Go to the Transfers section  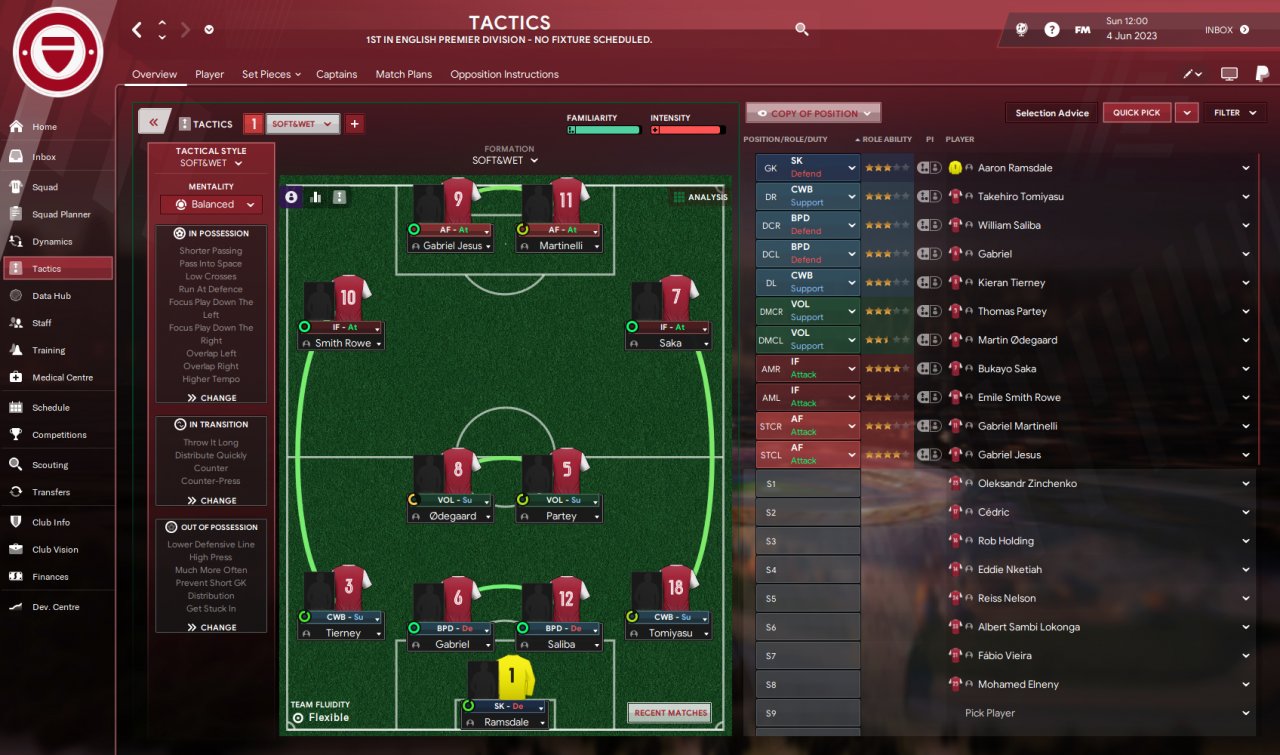coord(50,492)
